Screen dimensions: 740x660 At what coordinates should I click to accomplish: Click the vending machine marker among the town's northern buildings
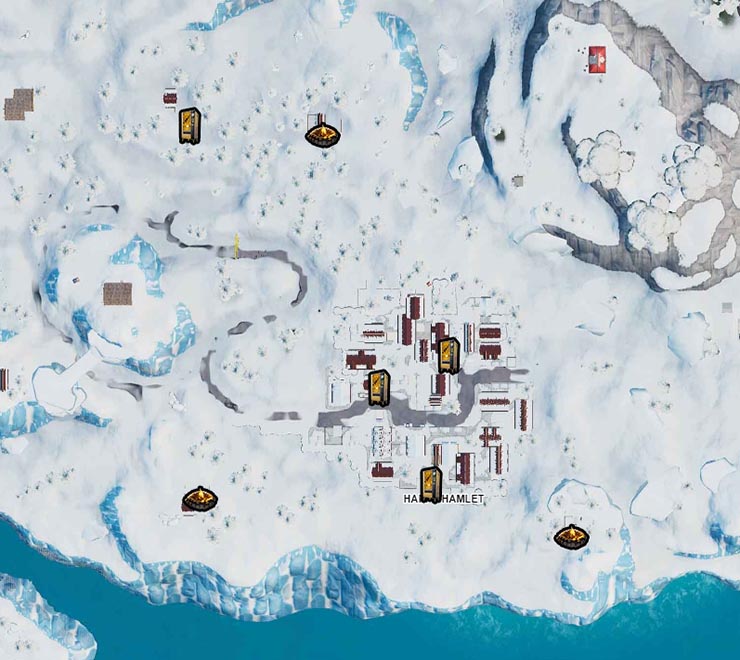click(448, 354)
